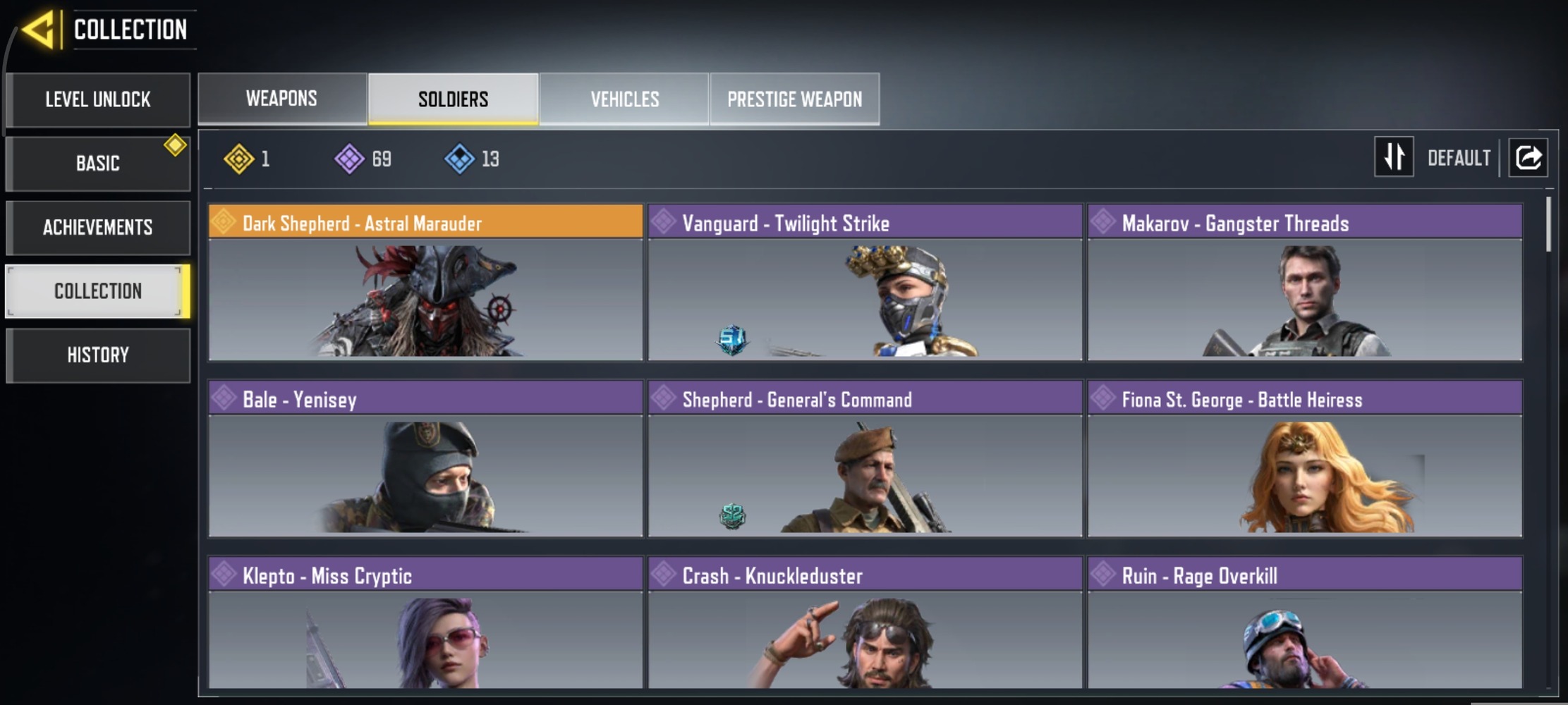Select Shepherd - General's Command card

[865, 458]
